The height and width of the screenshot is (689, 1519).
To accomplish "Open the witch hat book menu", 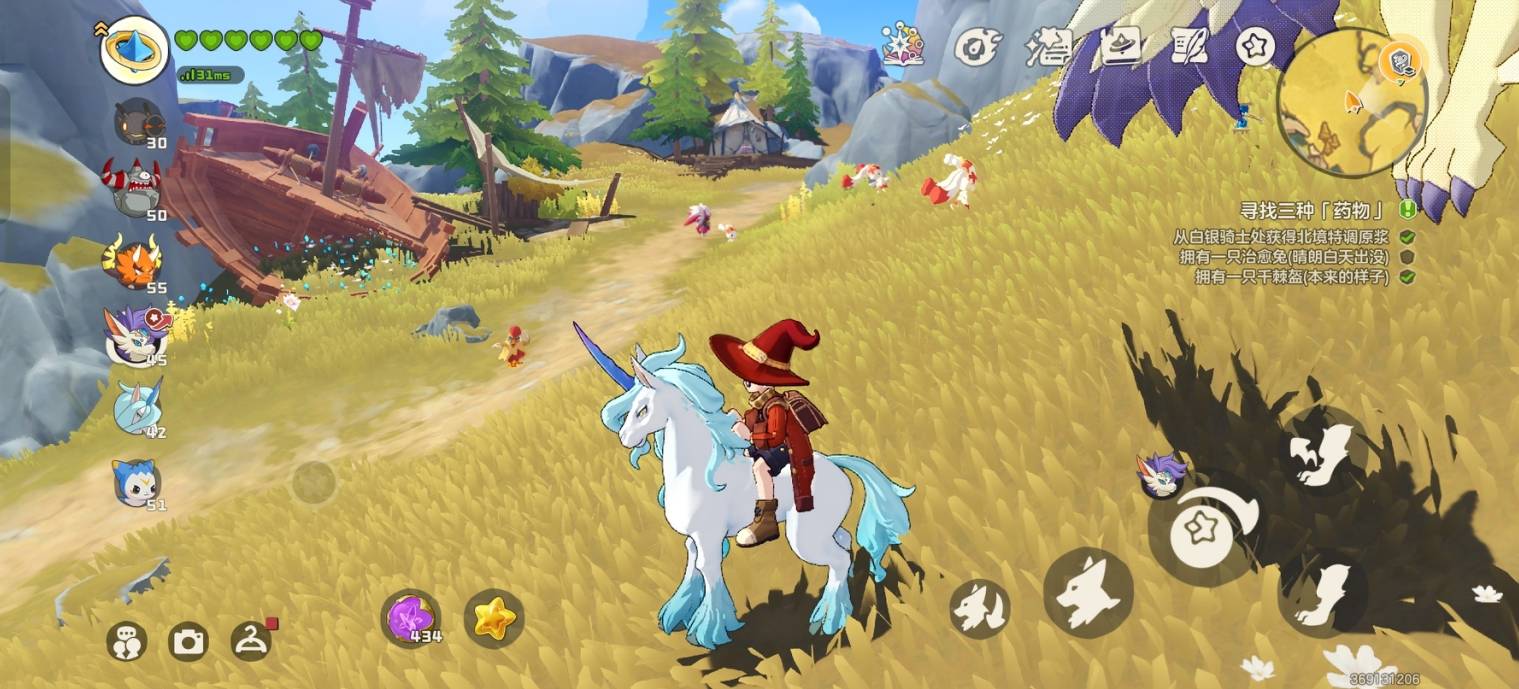I will 1121,46.
